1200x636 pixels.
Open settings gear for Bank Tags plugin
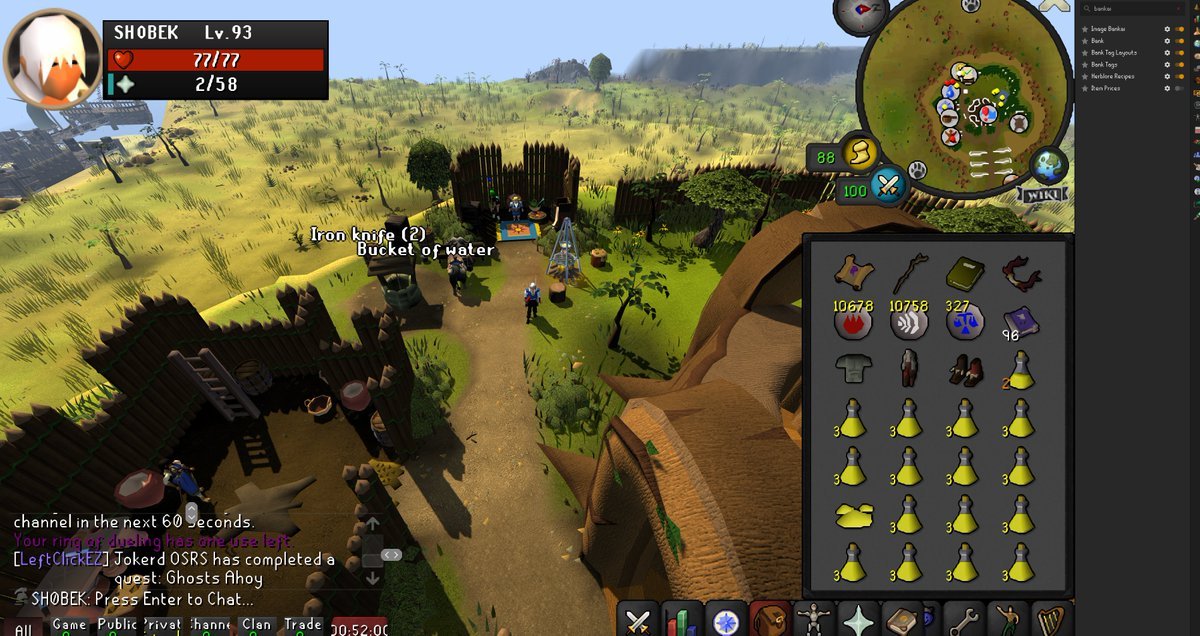[1167, 64]
